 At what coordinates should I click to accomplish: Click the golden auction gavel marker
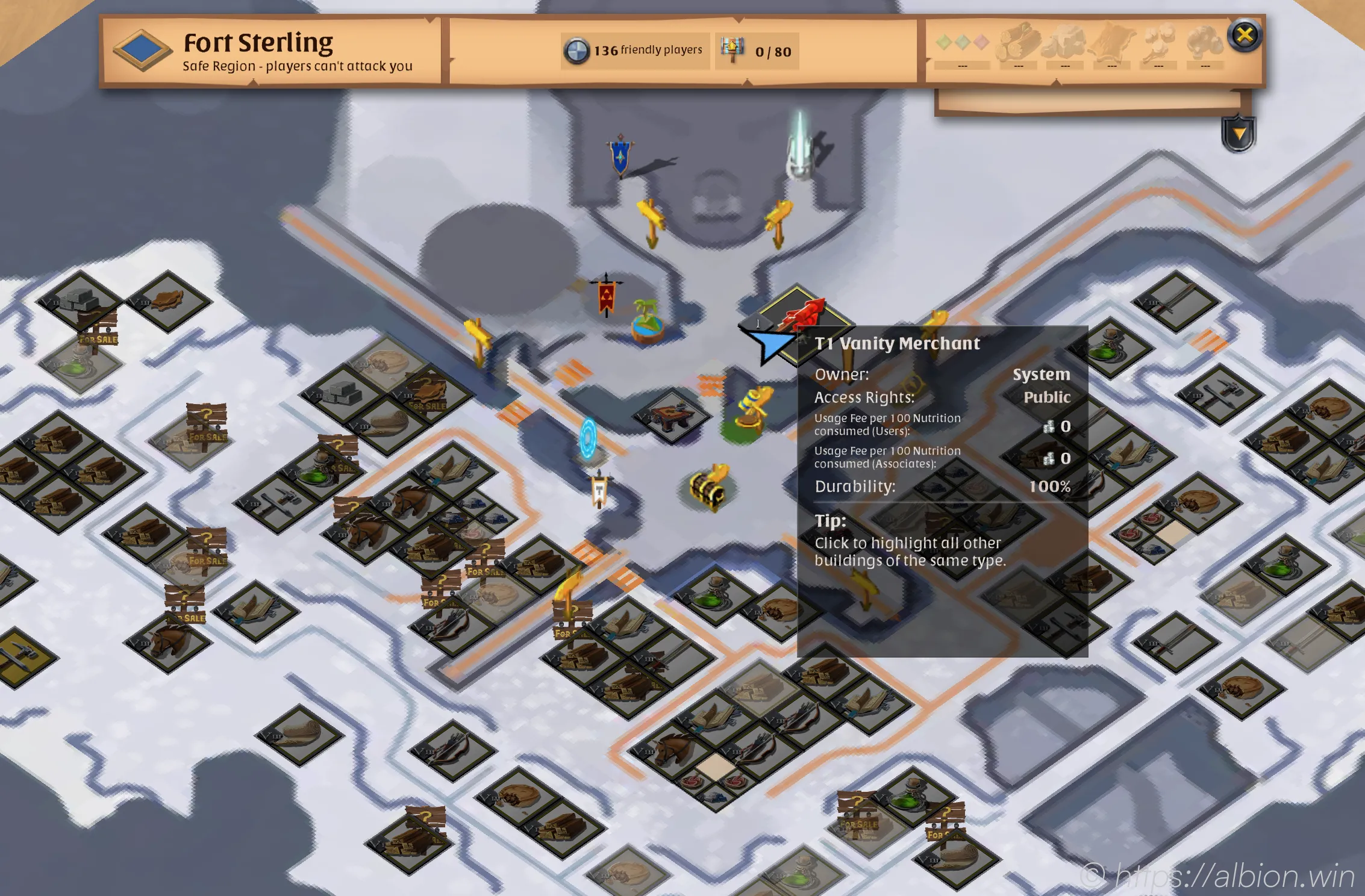coord(751,409)
